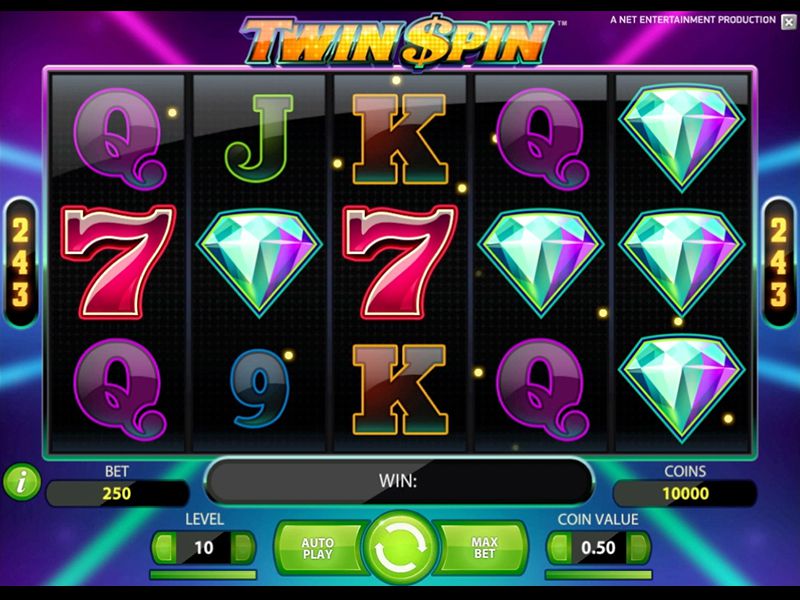This screenshot has height=600, width=800.
Task: Close the game with the X button
Action: click(x=788, y=21)
